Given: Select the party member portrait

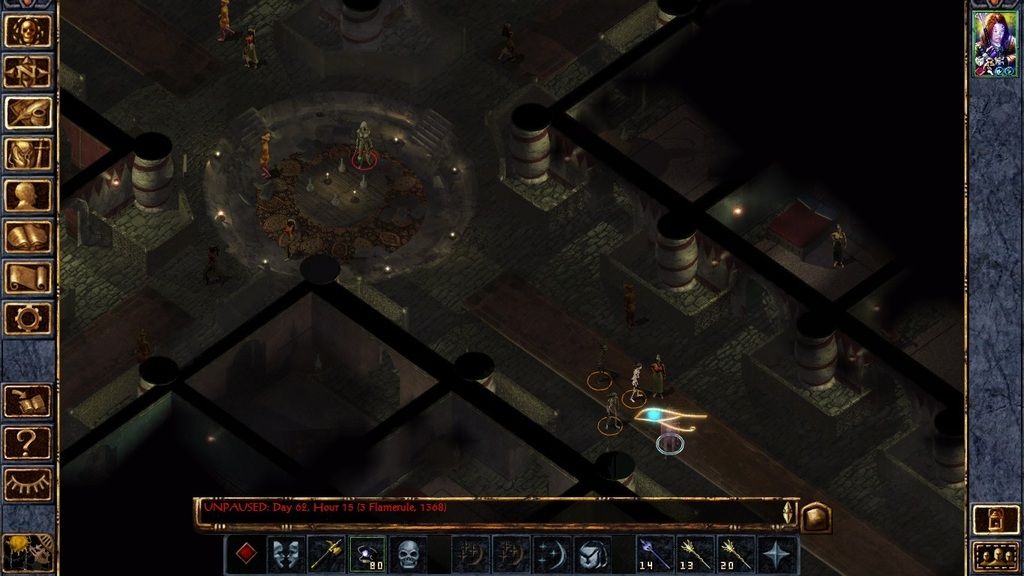Looking at the screenshot, I should click(995, 45).
